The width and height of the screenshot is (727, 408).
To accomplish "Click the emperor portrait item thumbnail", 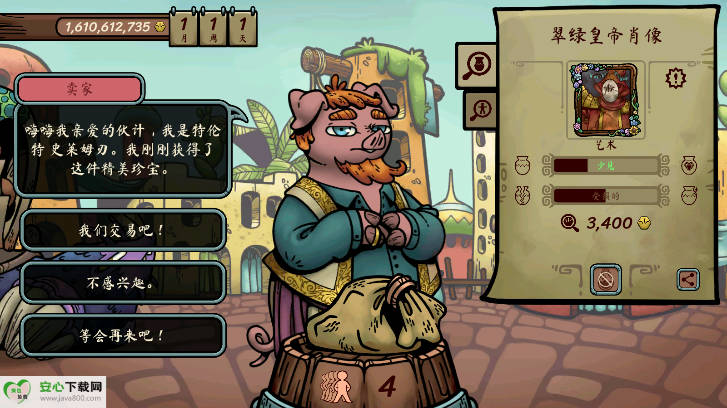I will point(604,99).
